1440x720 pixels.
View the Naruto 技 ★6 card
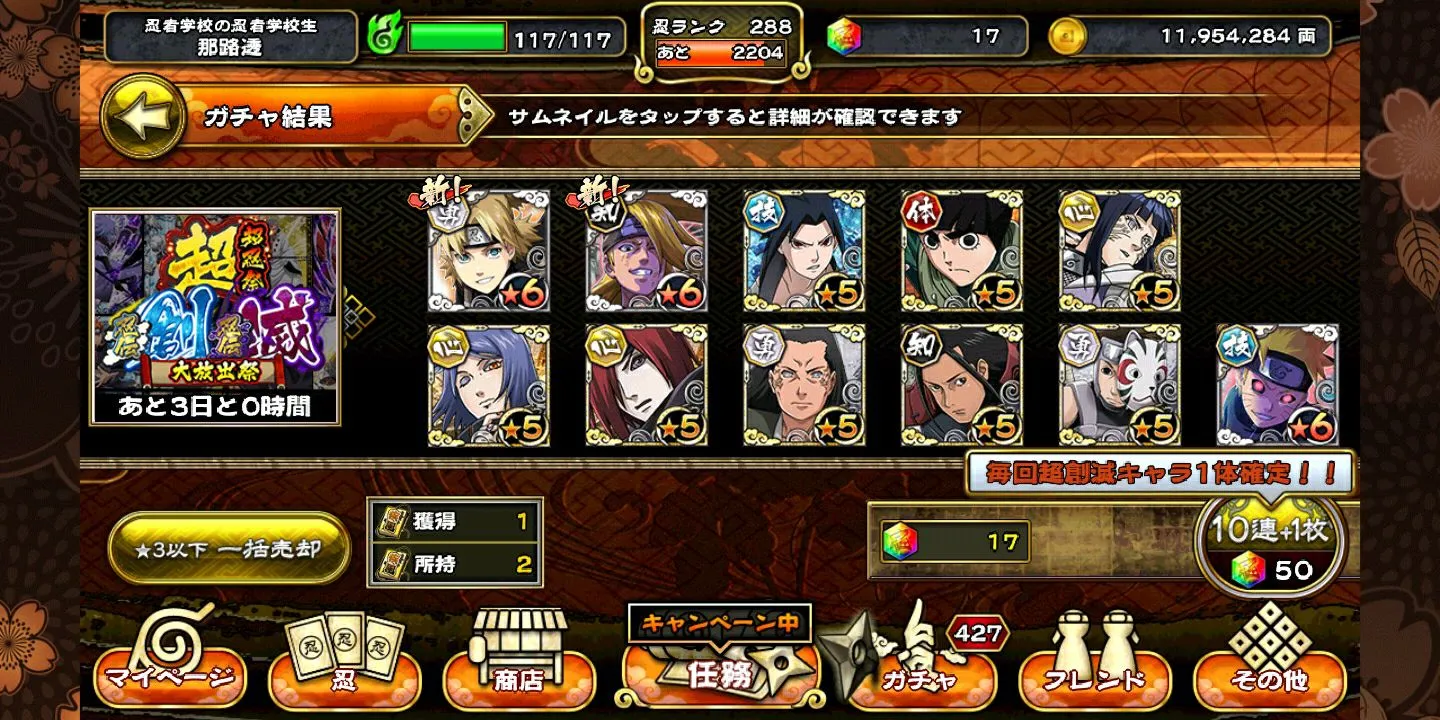(x=1277, y=385)
